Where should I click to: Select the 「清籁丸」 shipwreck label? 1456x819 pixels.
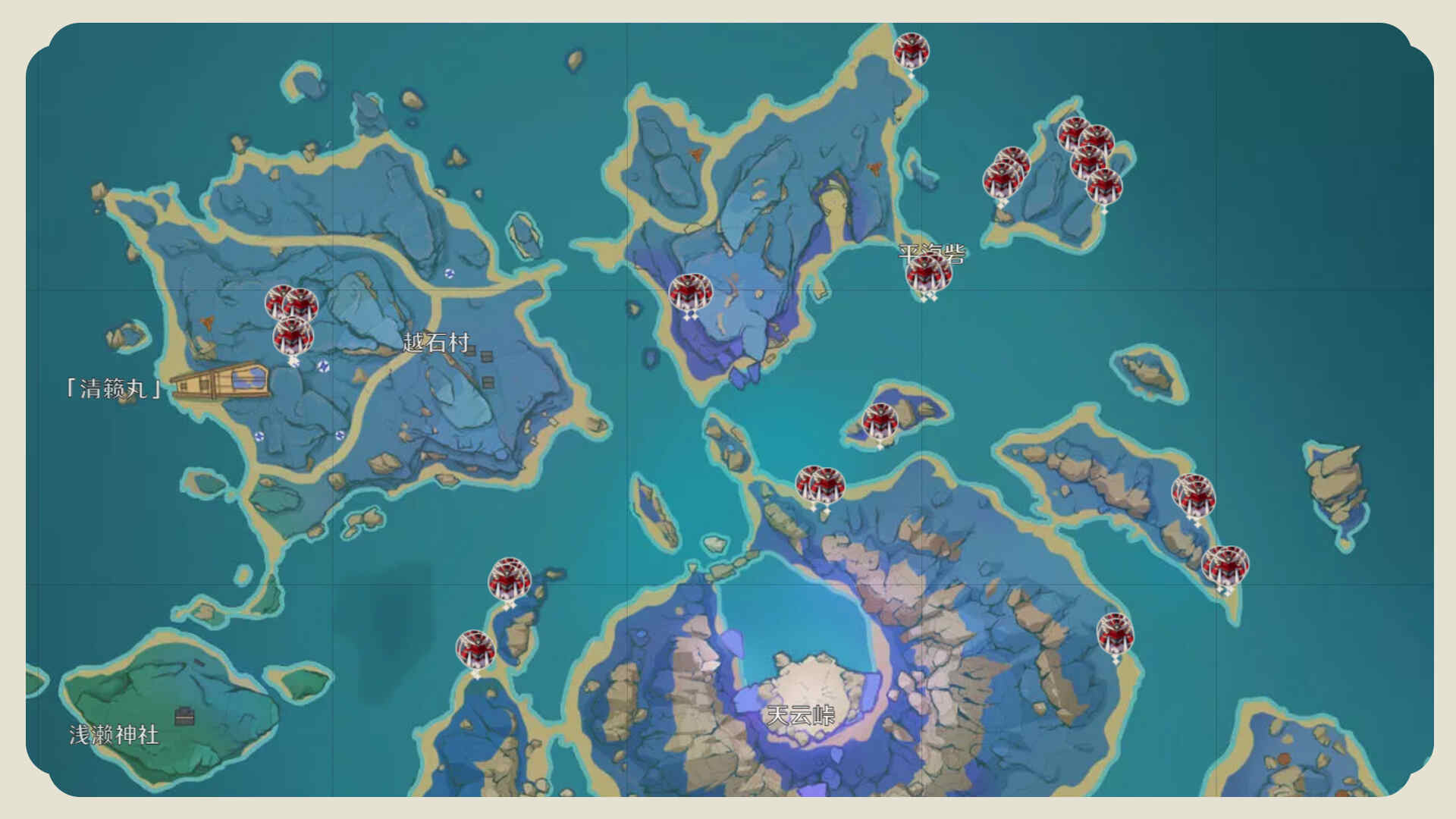114,389
